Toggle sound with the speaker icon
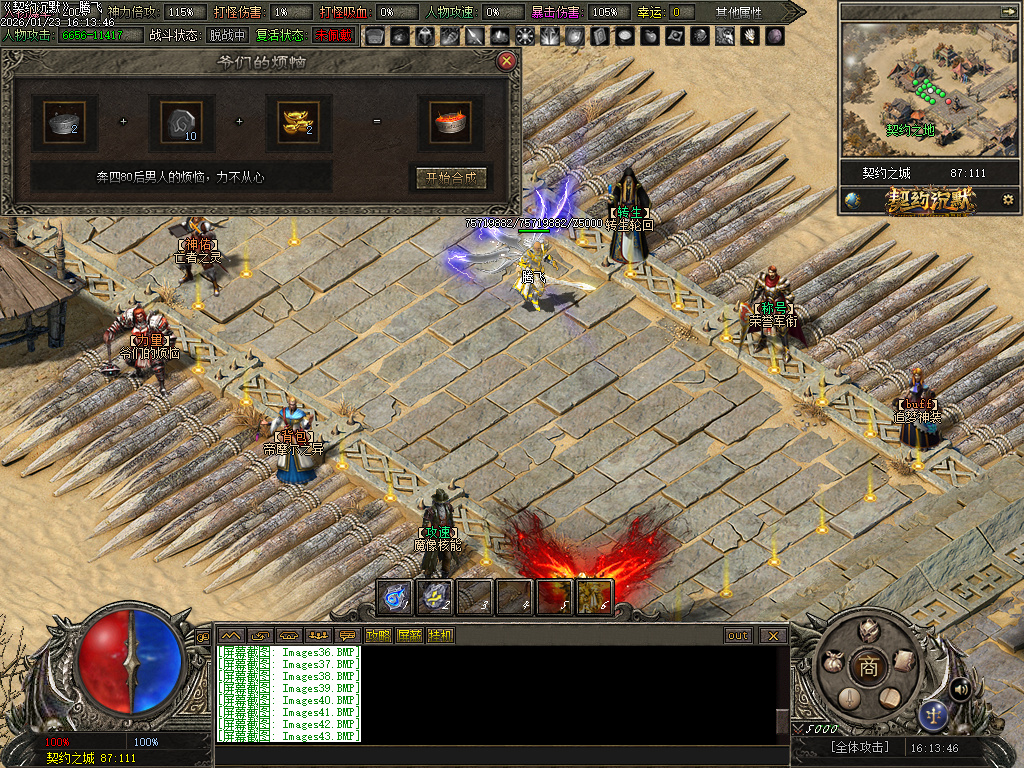The image size is (1024, 768). click(x=960, y=688)
